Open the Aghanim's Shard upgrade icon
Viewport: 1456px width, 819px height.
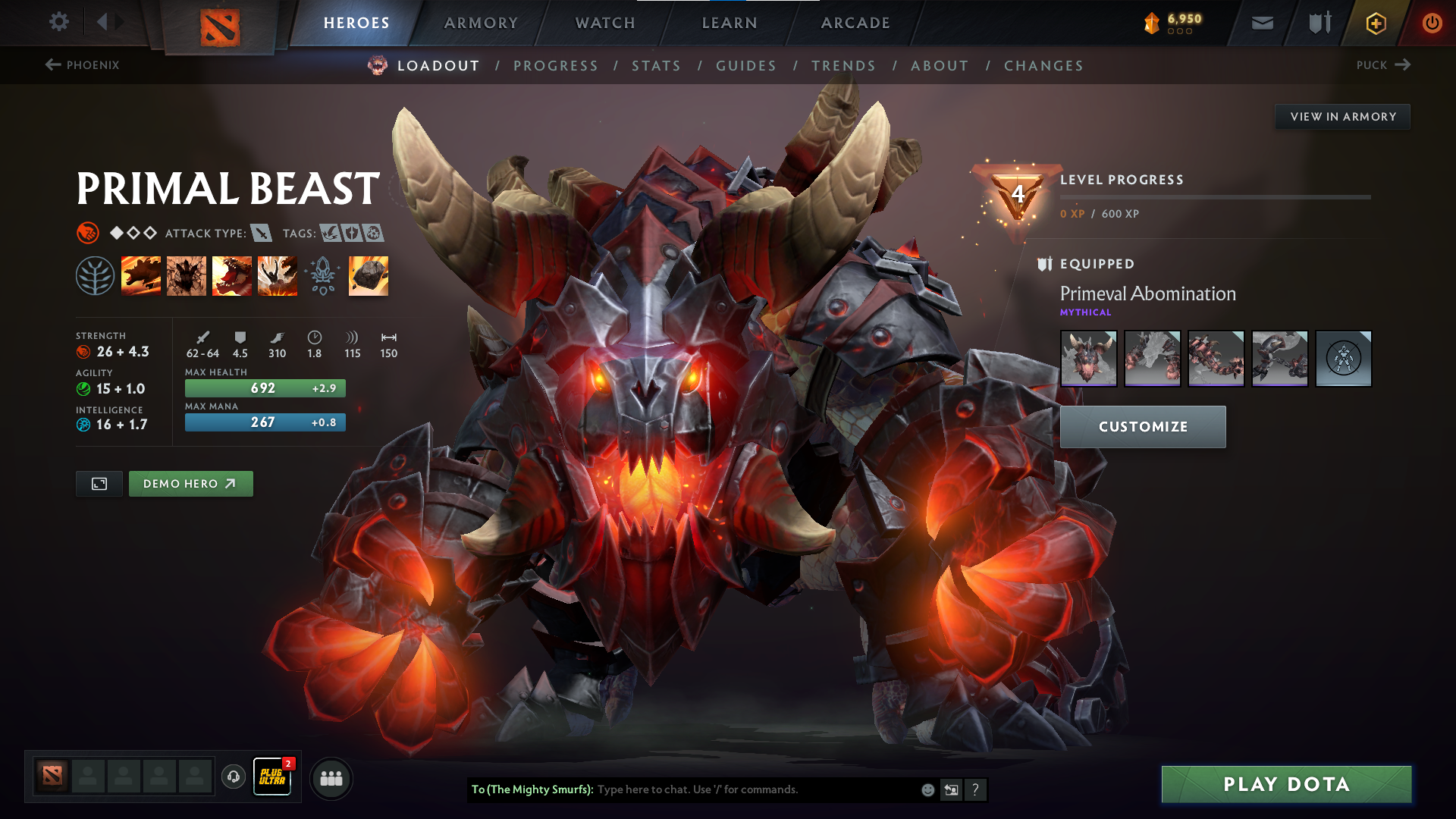click(x=368, y=275)
